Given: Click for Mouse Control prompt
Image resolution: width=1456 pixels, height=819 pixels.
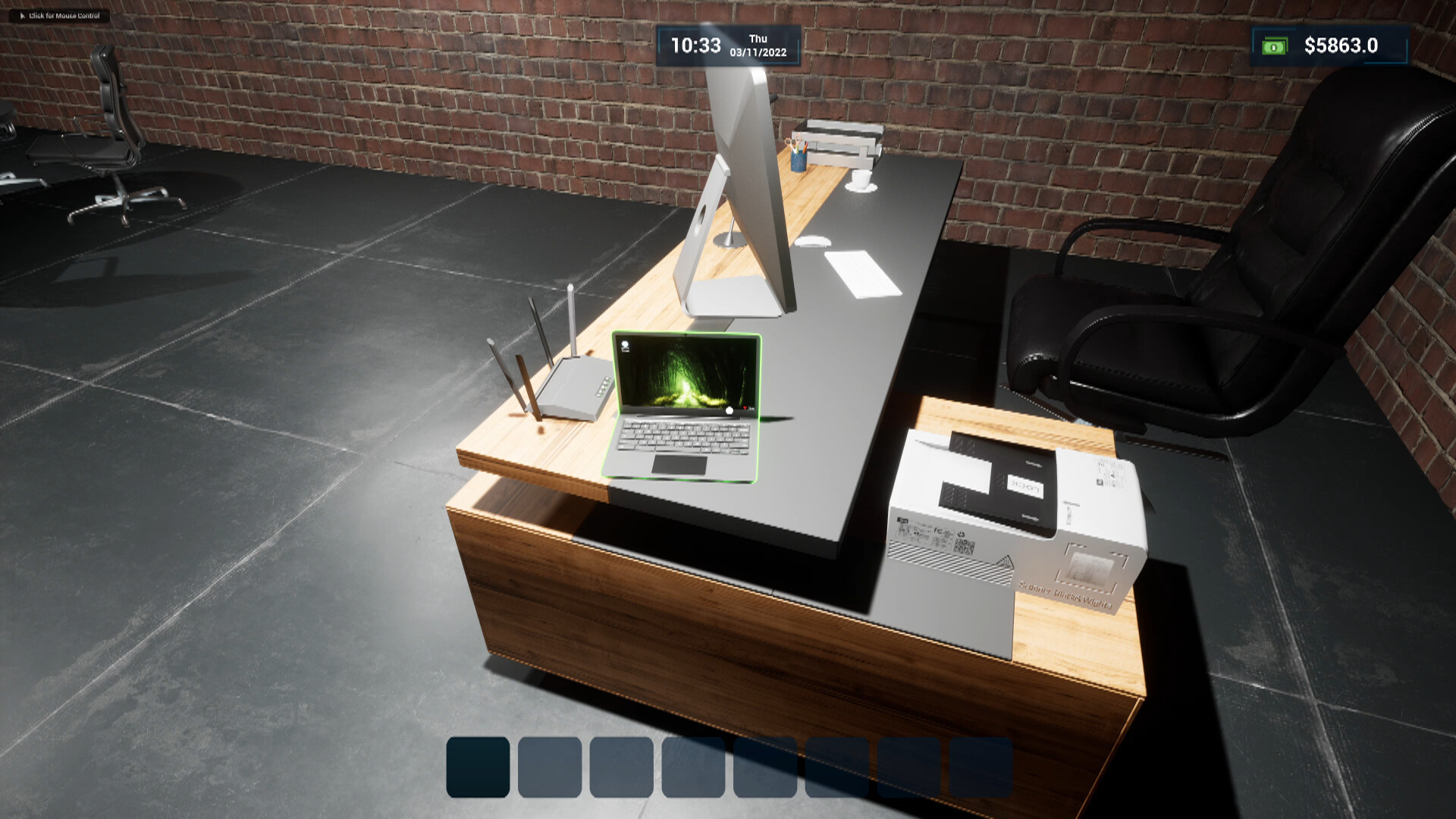Looking at the screenshot, I should coord(64,14).
